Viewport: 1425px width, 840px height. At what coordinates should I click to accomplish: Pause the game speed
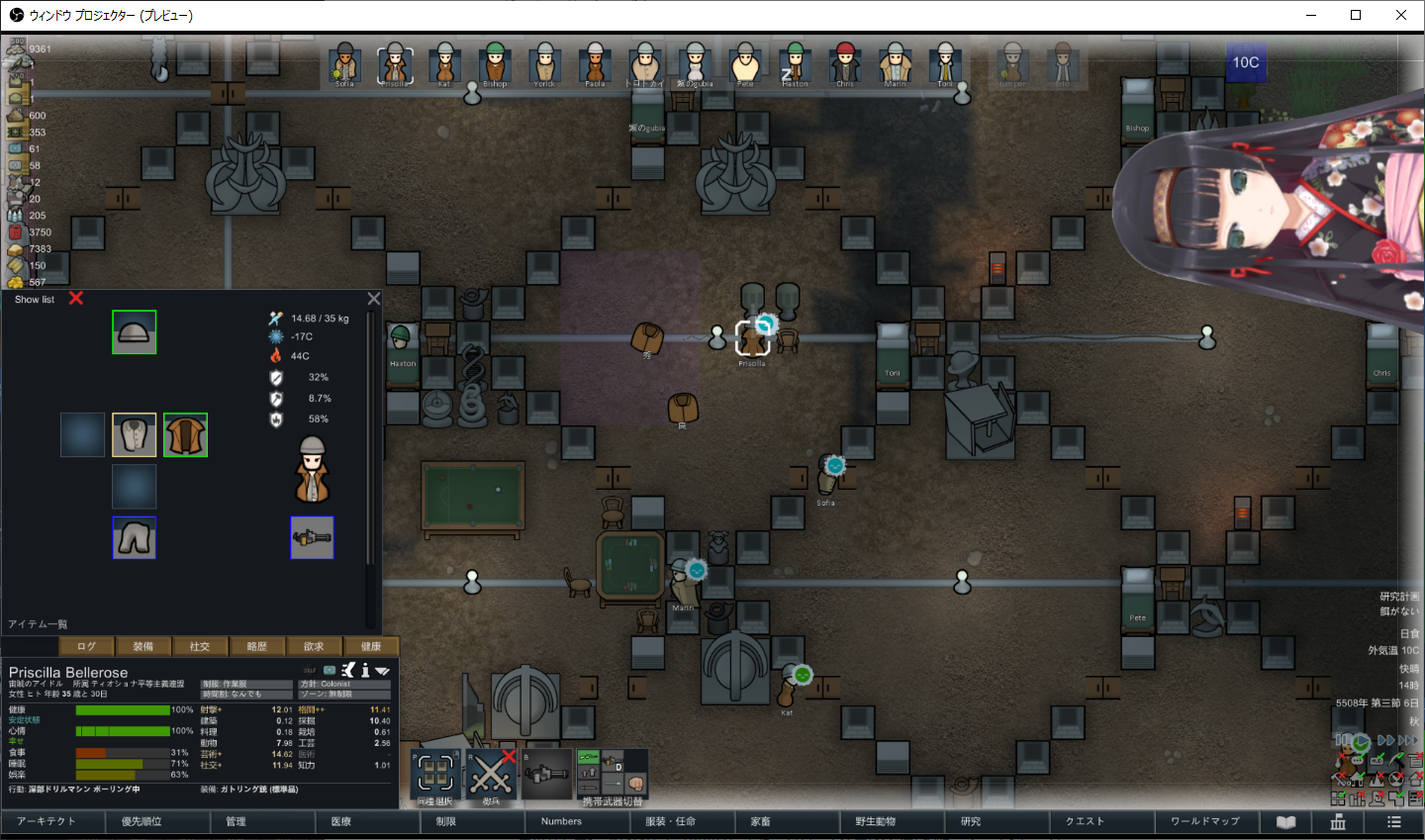click(1342, 740)
